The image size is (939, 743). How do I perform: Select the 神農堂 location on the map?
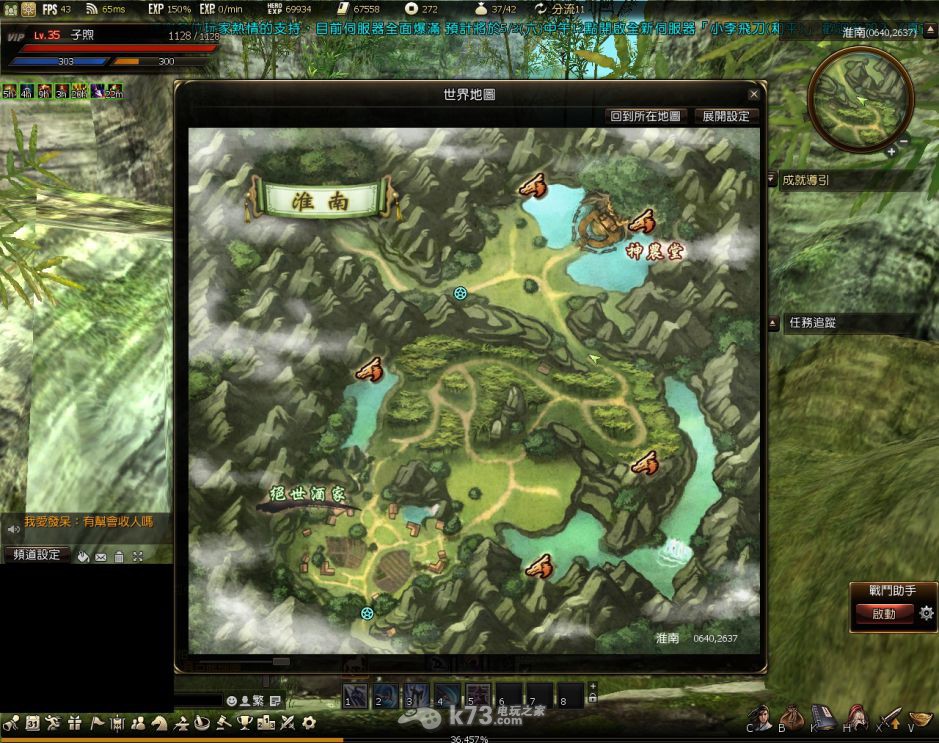tap(655, 250)
